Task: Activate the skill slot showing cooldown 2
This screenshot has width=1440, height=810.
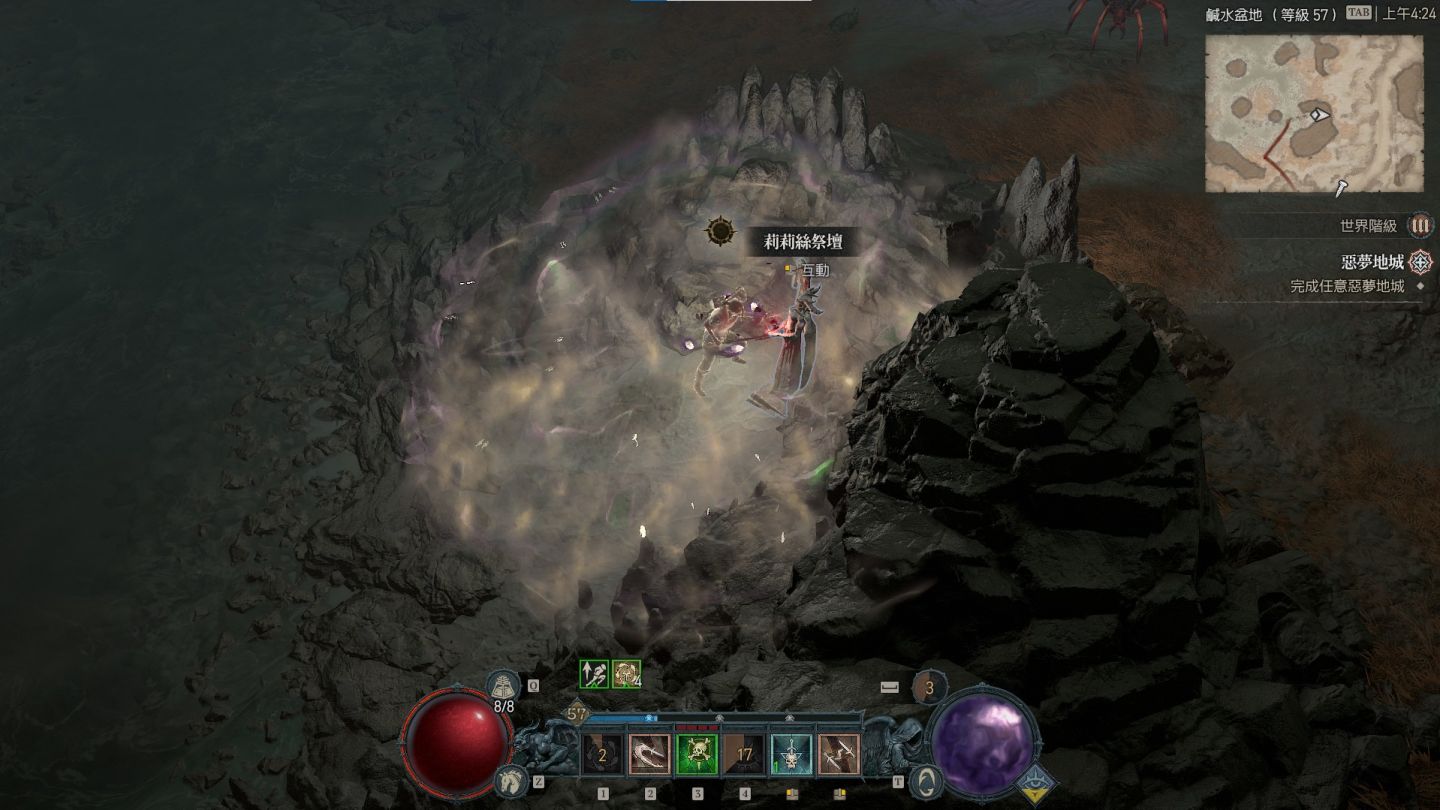Action: pyautogui.click(x=602, y=755)
